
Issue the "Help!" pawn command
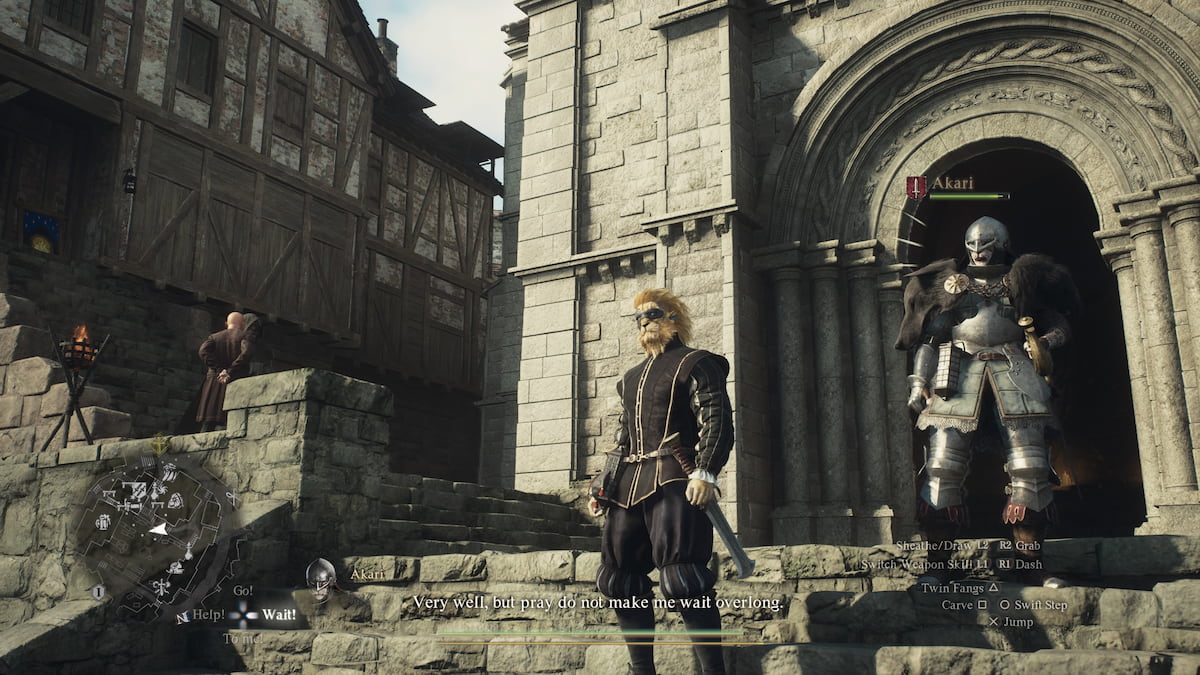(208, 614)
